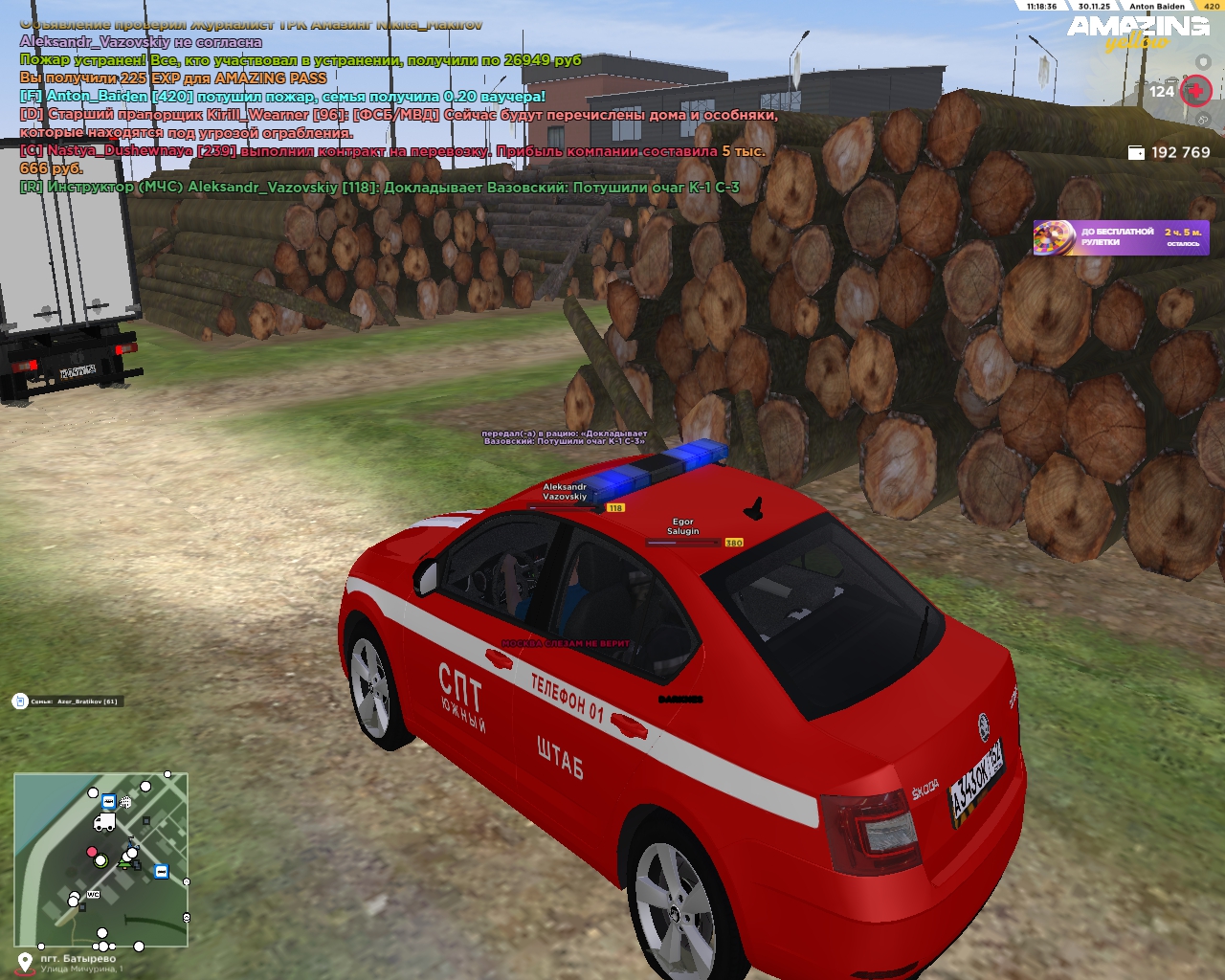This screenshot has height=980, width=1225.
Task: Open the free roulette timer banner
Action: (1121, 237)
